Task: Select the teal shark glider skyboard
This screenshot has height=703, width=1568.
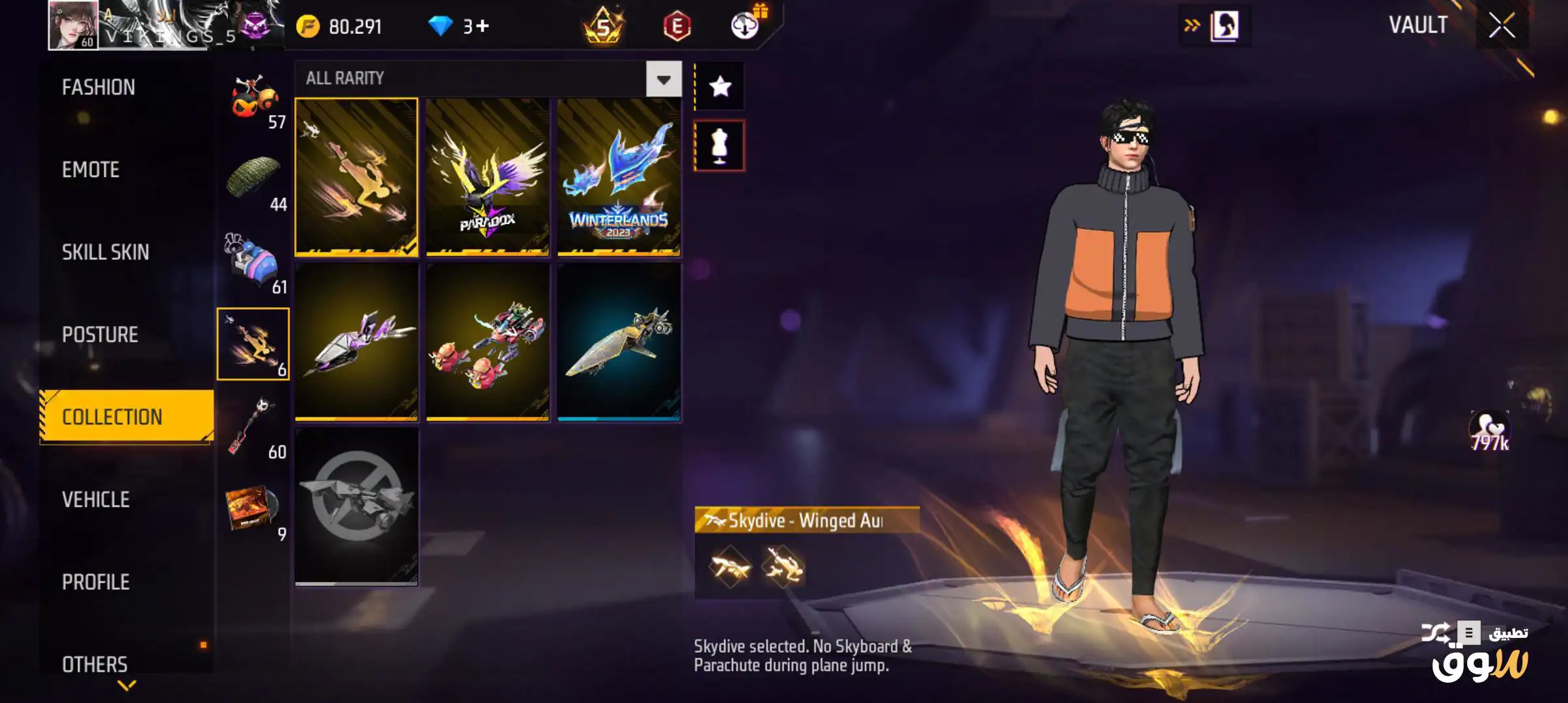Action: [619, 342]
